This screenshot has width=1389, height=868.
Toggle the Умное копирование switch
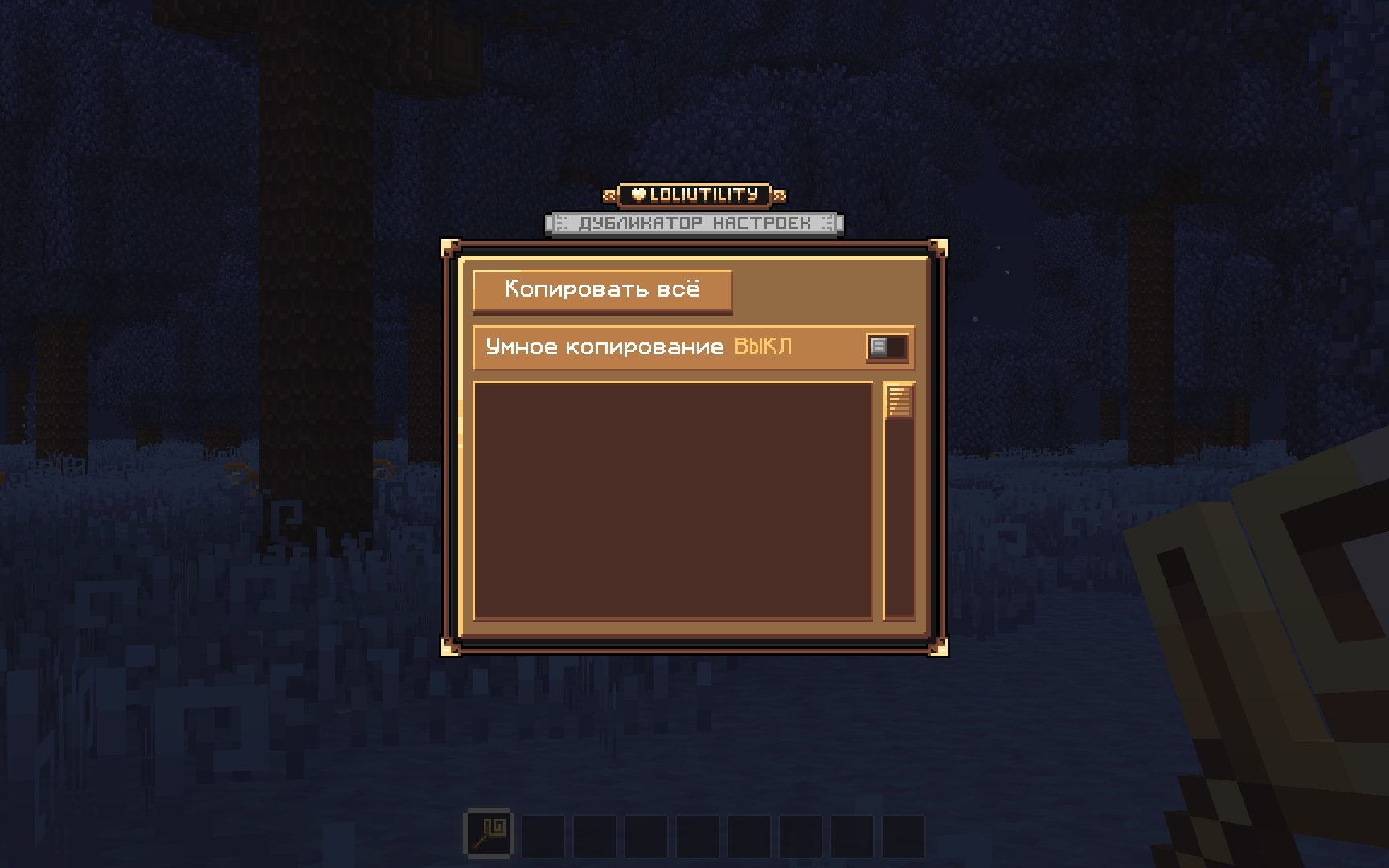coord(887,347)
